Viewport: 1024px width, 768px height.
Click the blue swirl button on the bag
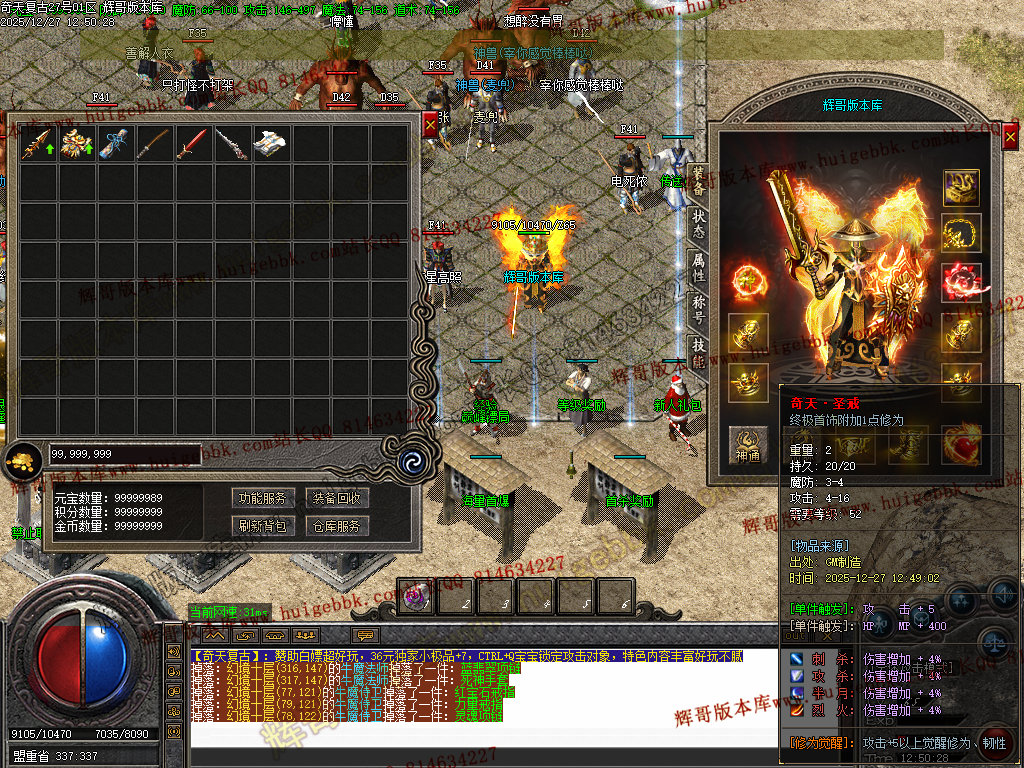(x=409, y=461)
